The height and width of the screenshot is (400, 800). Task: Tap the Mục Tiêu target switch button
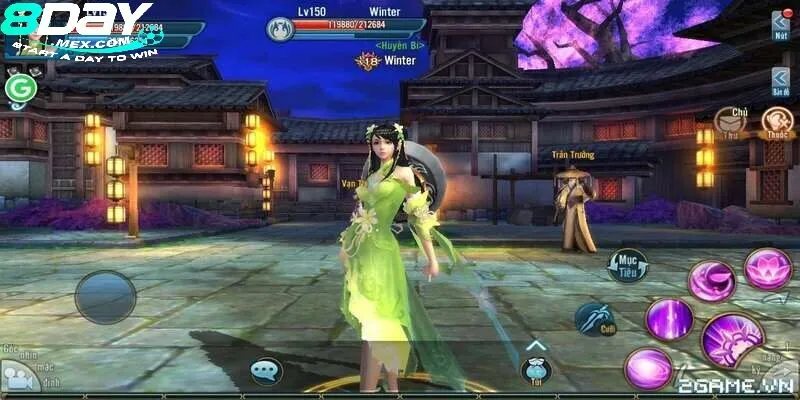(629, 265)
